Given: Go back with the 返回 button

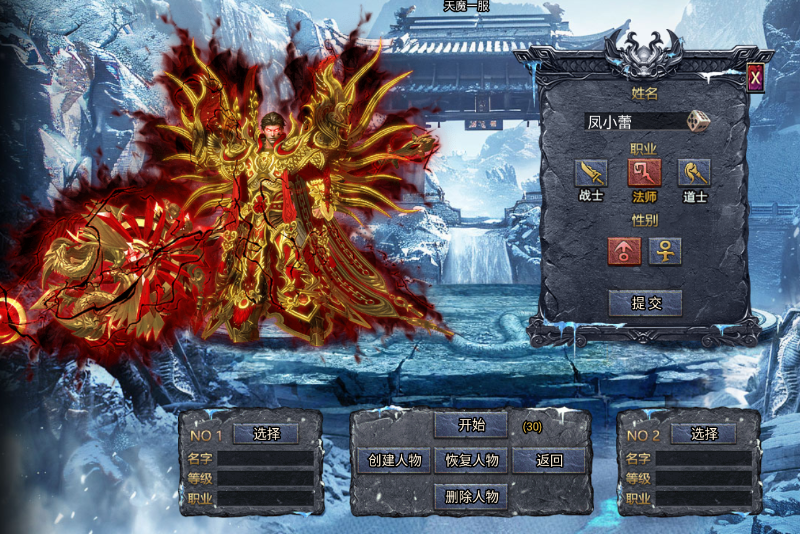Looking at the screenshot, I should [549, 460].
